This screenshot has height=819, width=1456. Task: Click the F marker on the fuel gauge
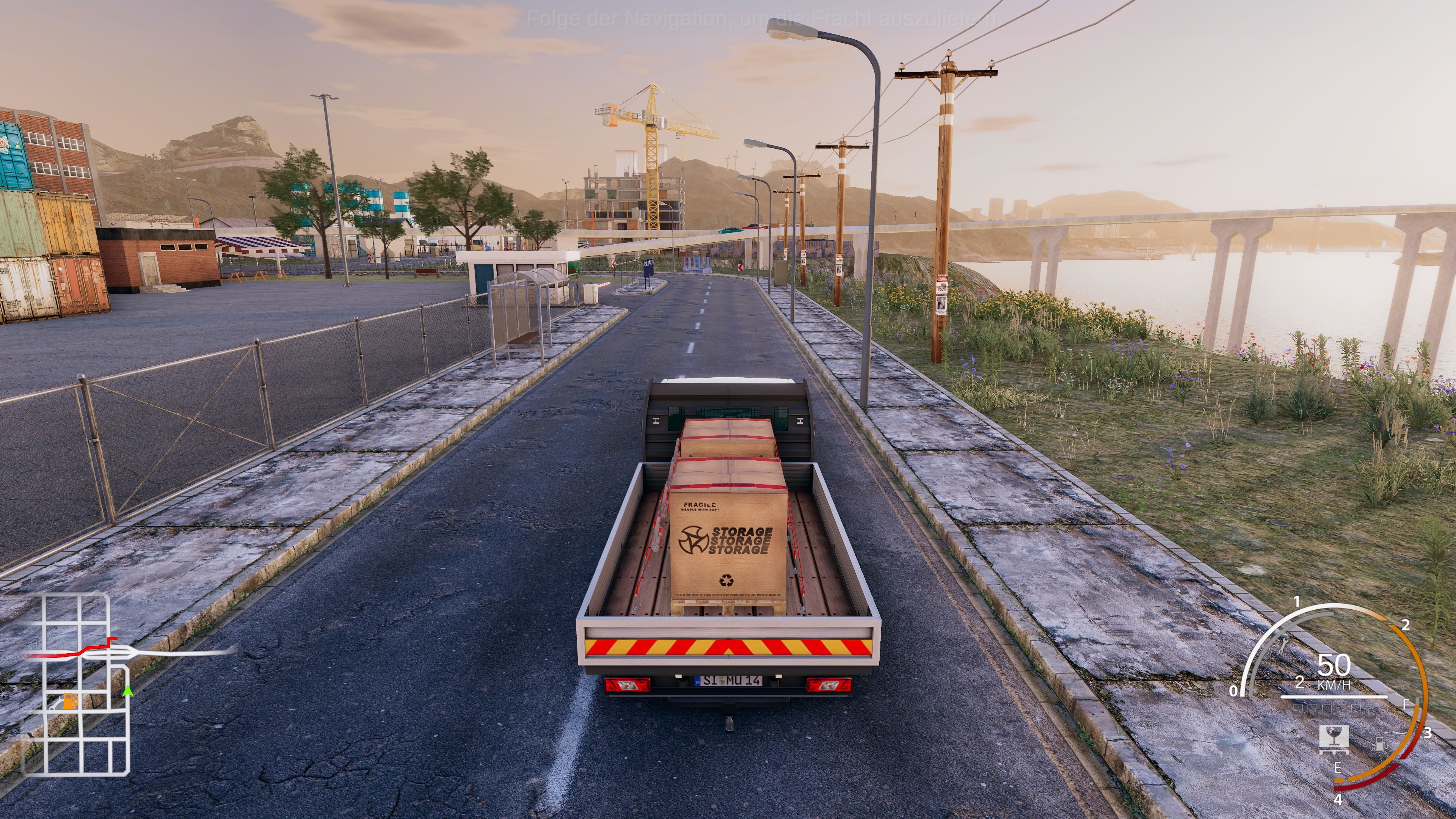tap(1406, 704)
